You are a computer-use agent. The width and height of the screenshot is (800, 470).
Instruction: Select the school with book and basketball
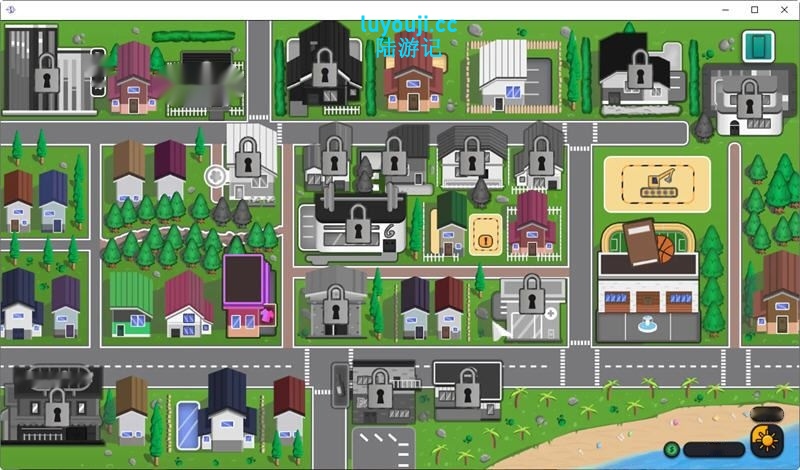point(647,279)
